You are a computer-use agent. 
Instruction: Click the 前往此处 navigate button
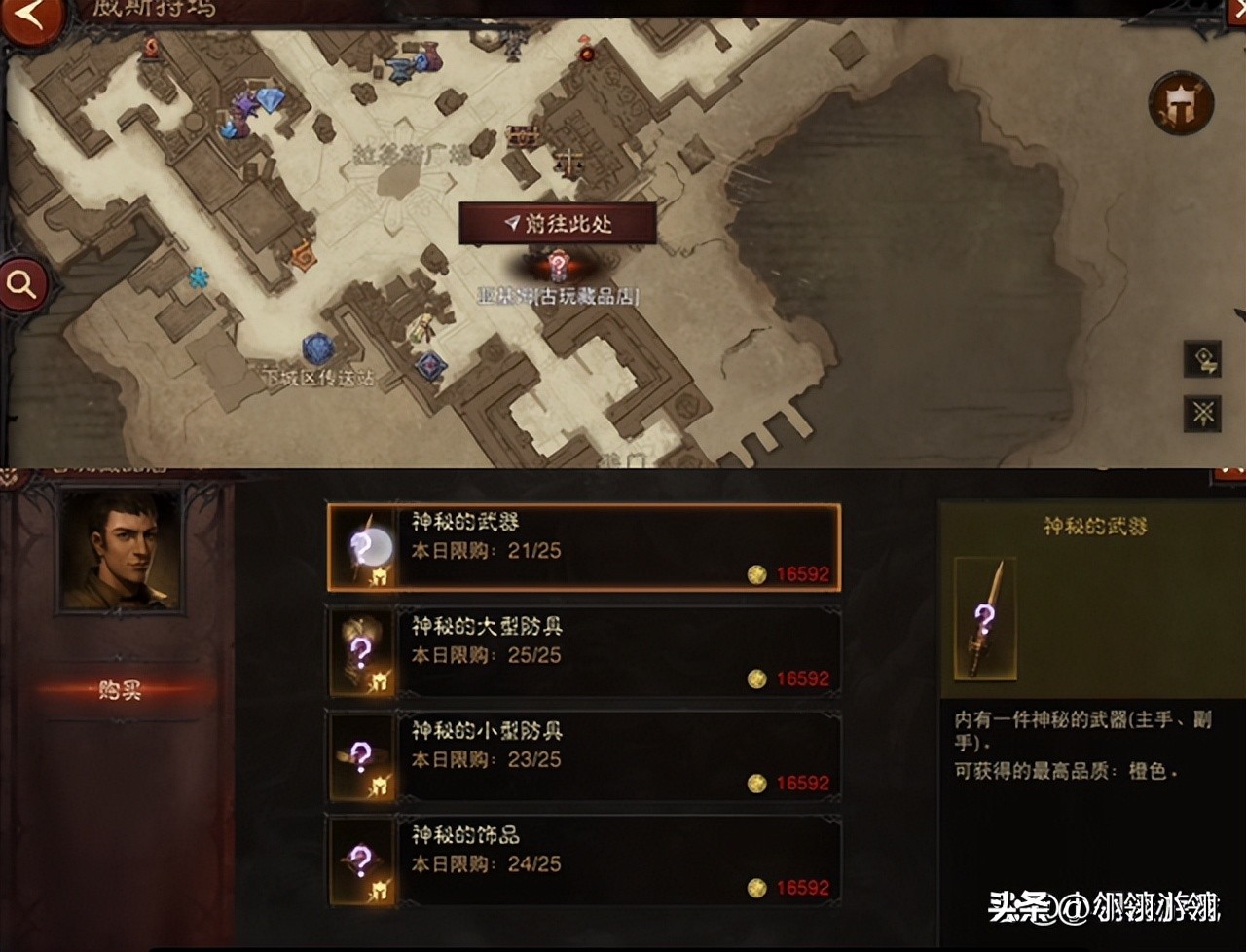[558, 223]
